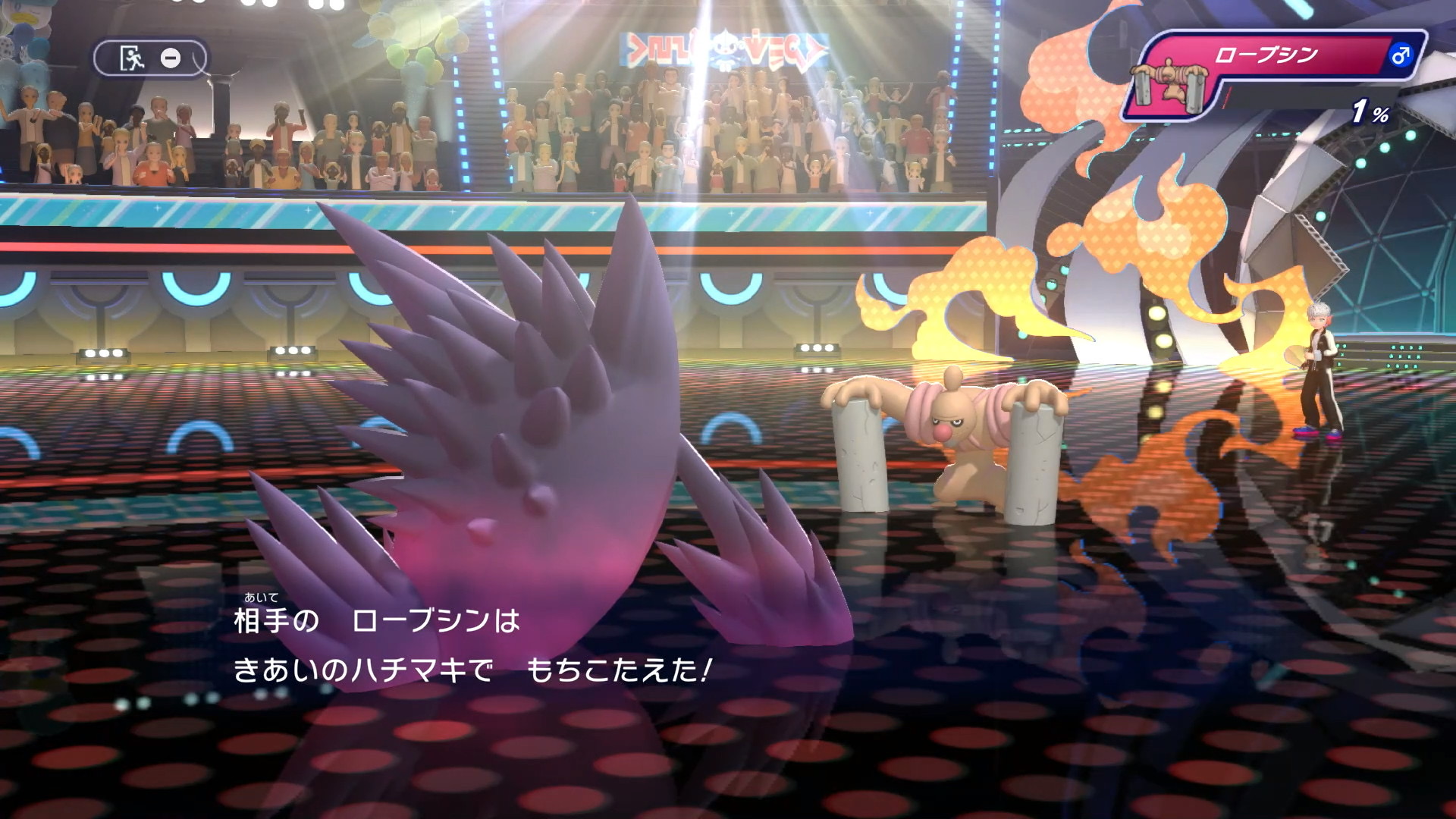The width and height of the screenshot is (1456, 819).
Task: Click the 1% HP percentage indicator
Action: [1373, 111]
